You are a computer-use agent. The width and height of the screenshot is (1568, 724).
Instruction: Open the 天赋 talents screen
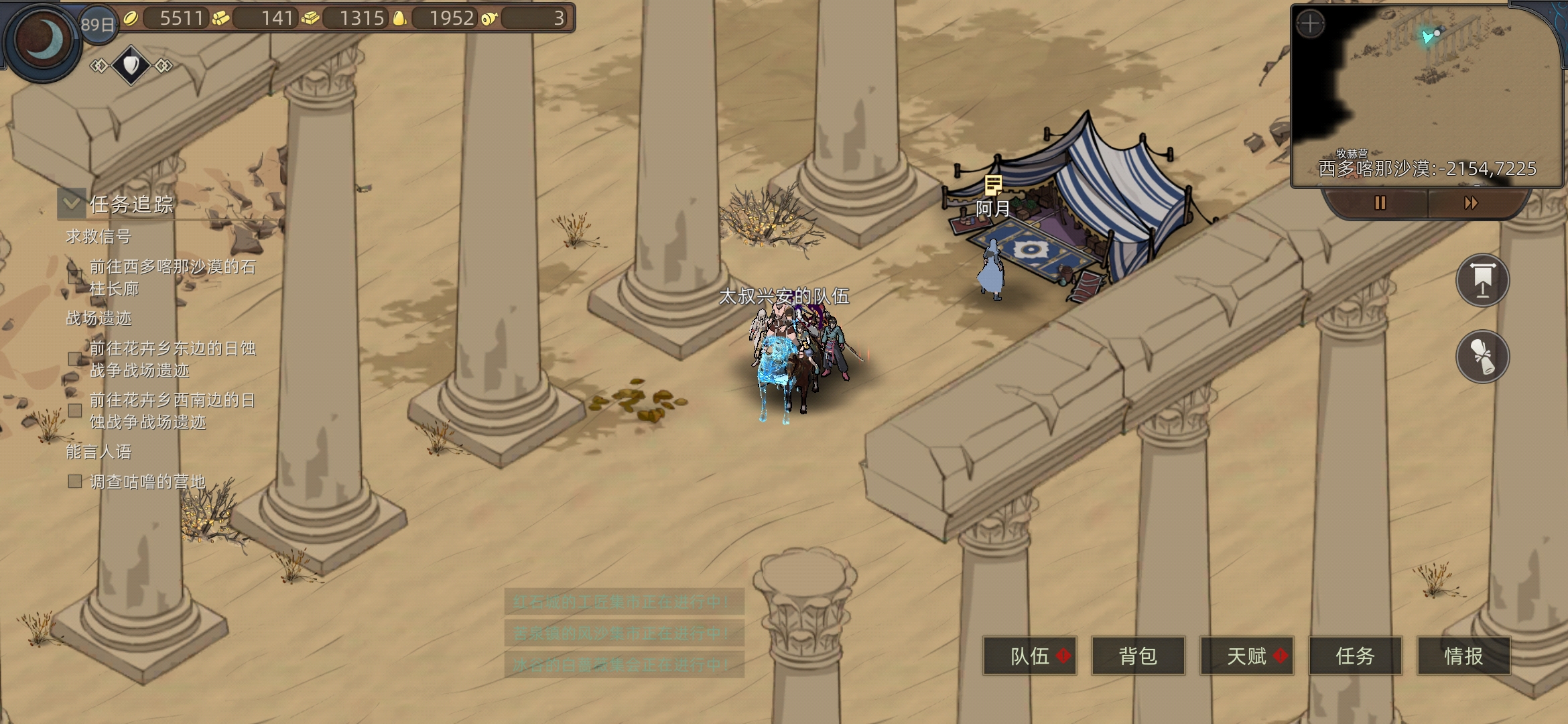coord(1246,656)
